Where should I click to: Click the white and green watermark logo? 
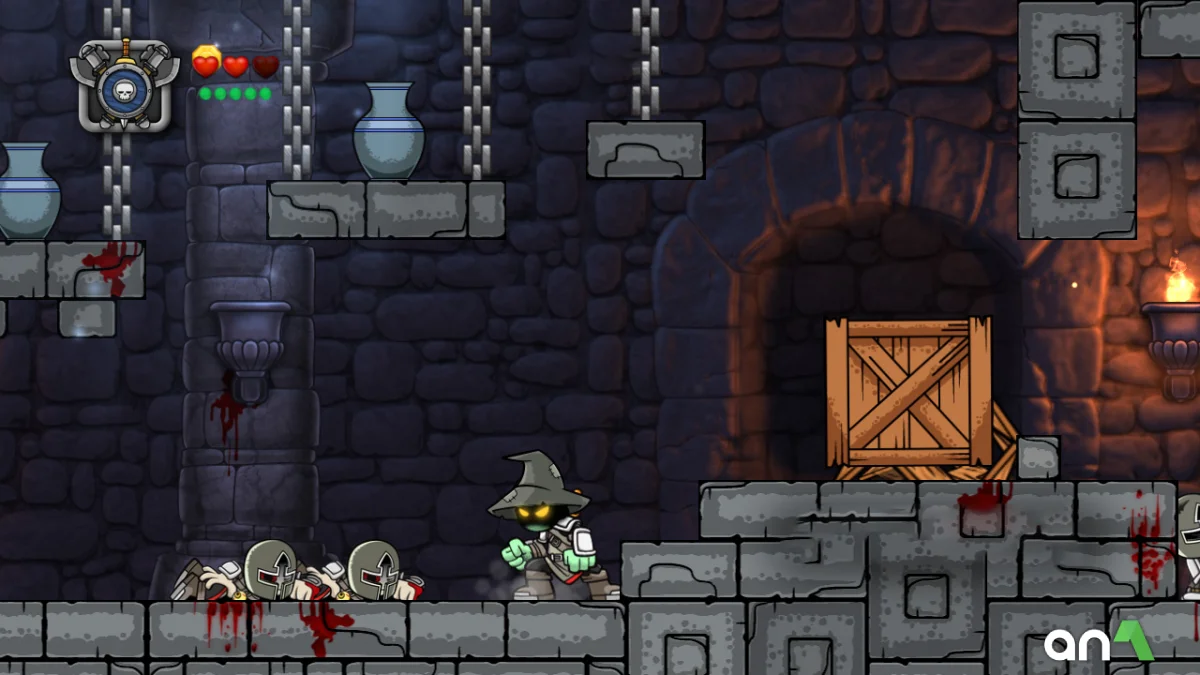click(x=1098, y=642)
